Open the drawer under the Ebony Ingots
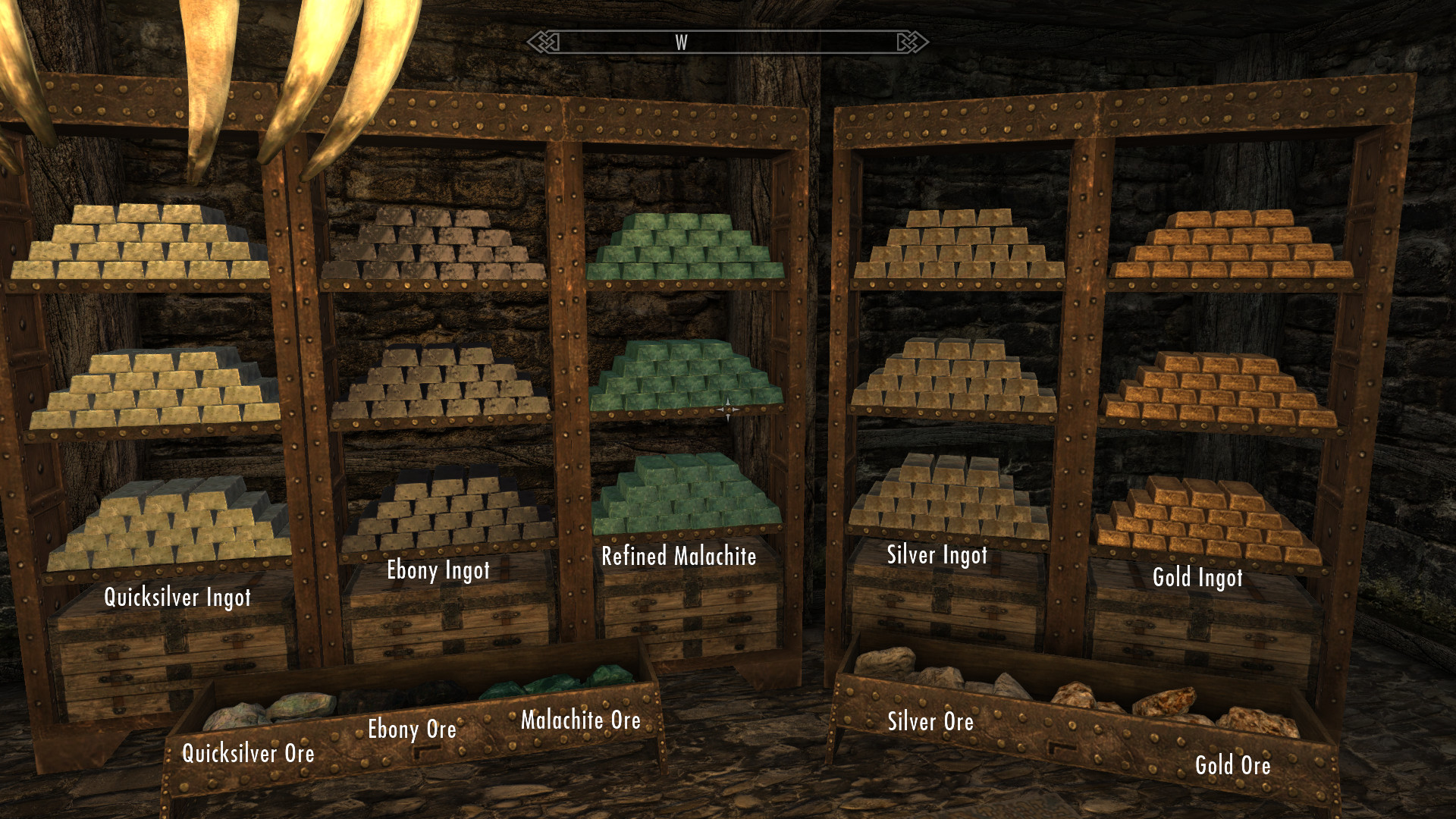Image resolution: width=1456 pixels, height=819 pixels. tap(447, 622)
